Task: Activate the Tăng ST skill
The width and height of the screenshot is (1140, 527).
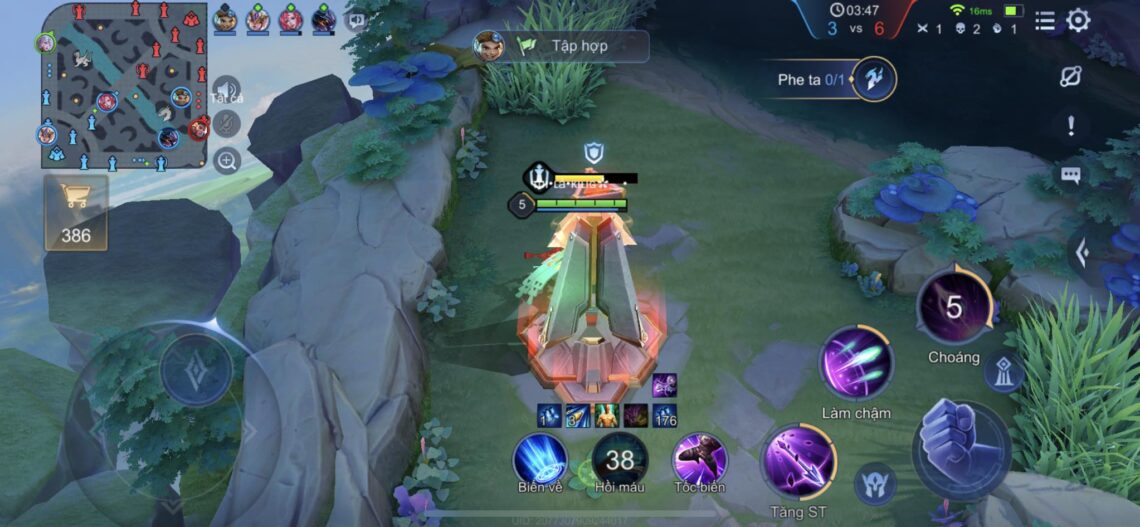Action: 799,461
